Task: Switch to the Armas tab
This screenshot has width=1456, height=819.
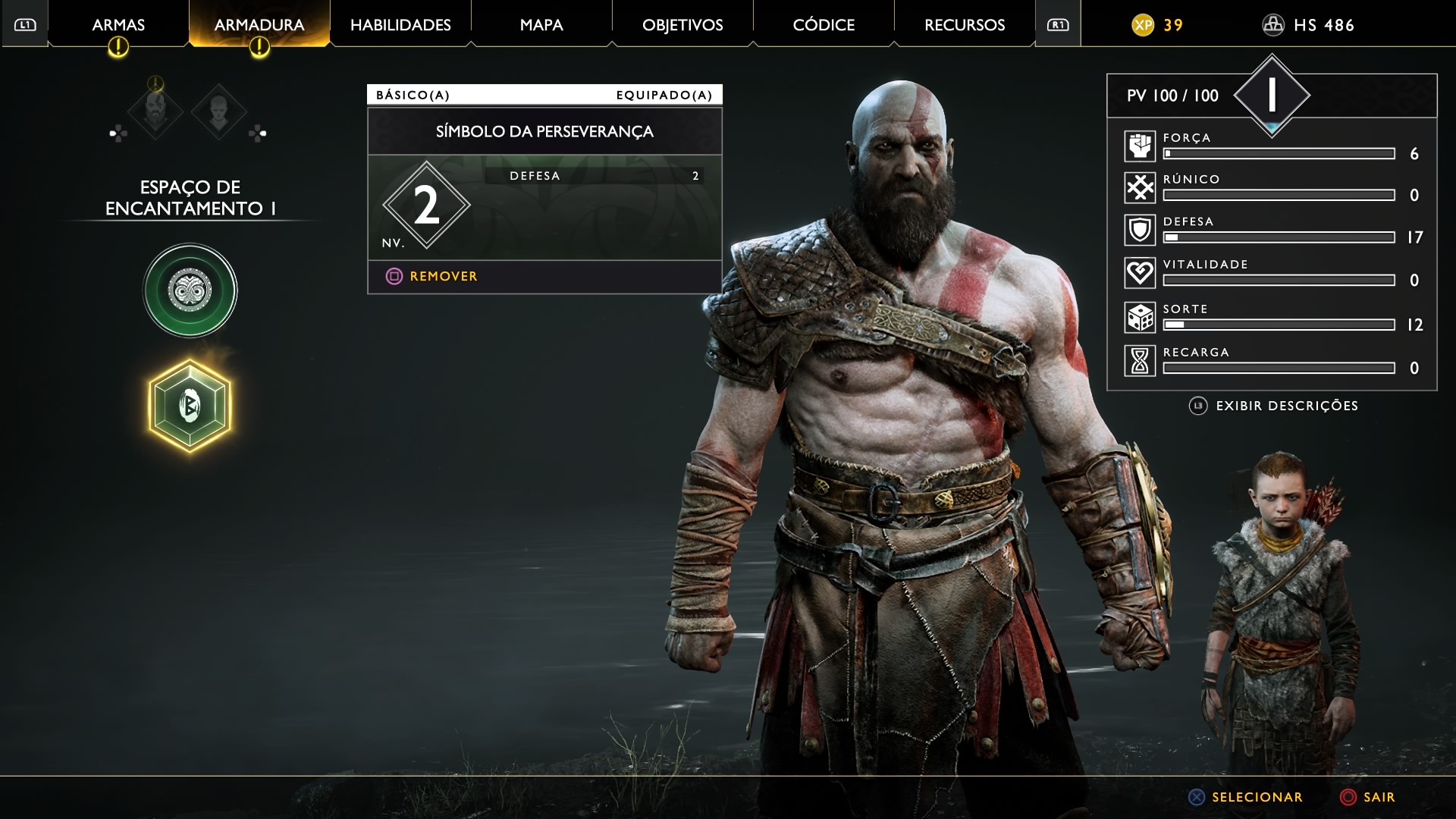Action: [x=118, y=25]
